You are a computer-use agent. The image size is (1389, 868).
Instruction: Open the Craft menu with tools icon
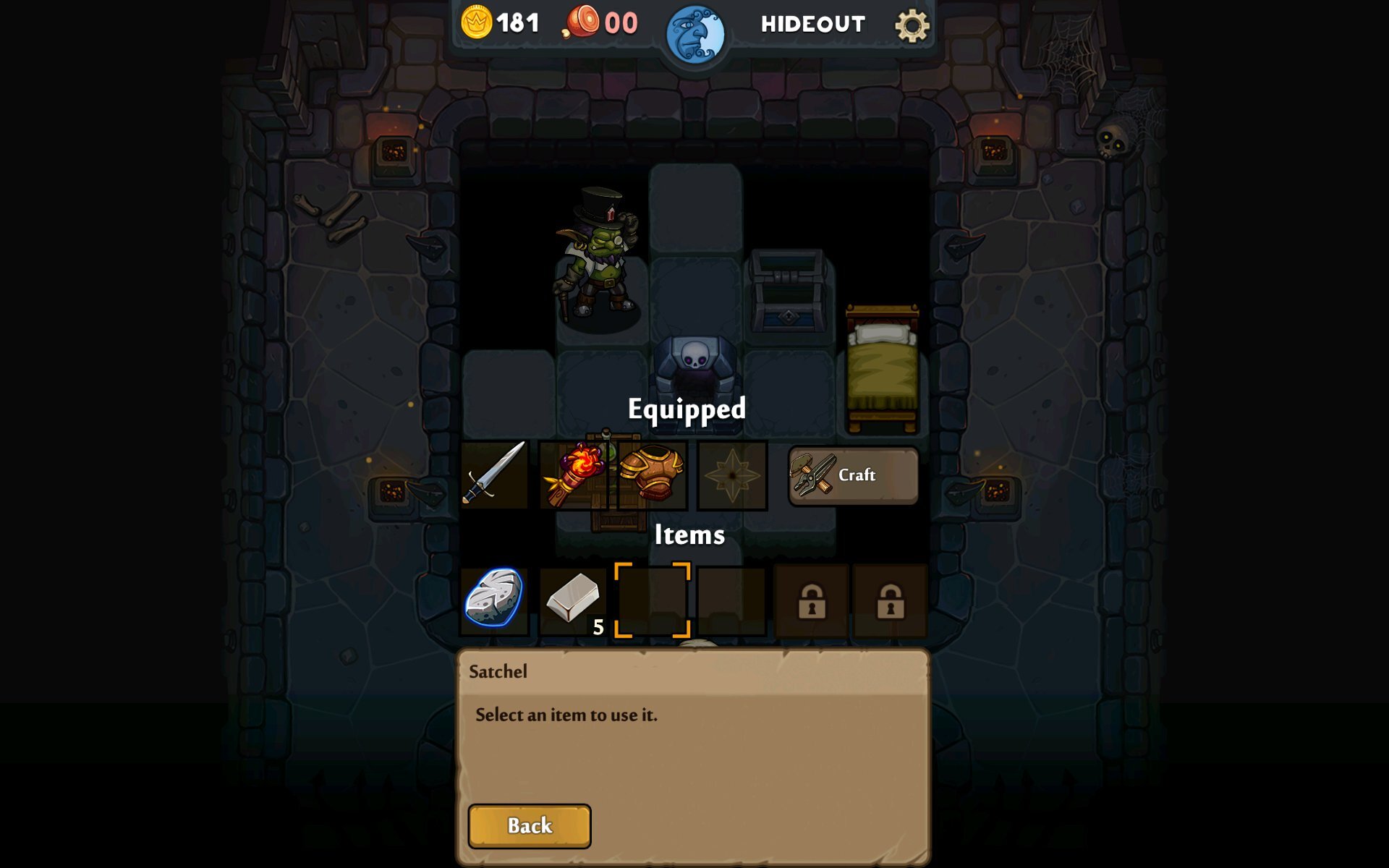coord(852,475)
